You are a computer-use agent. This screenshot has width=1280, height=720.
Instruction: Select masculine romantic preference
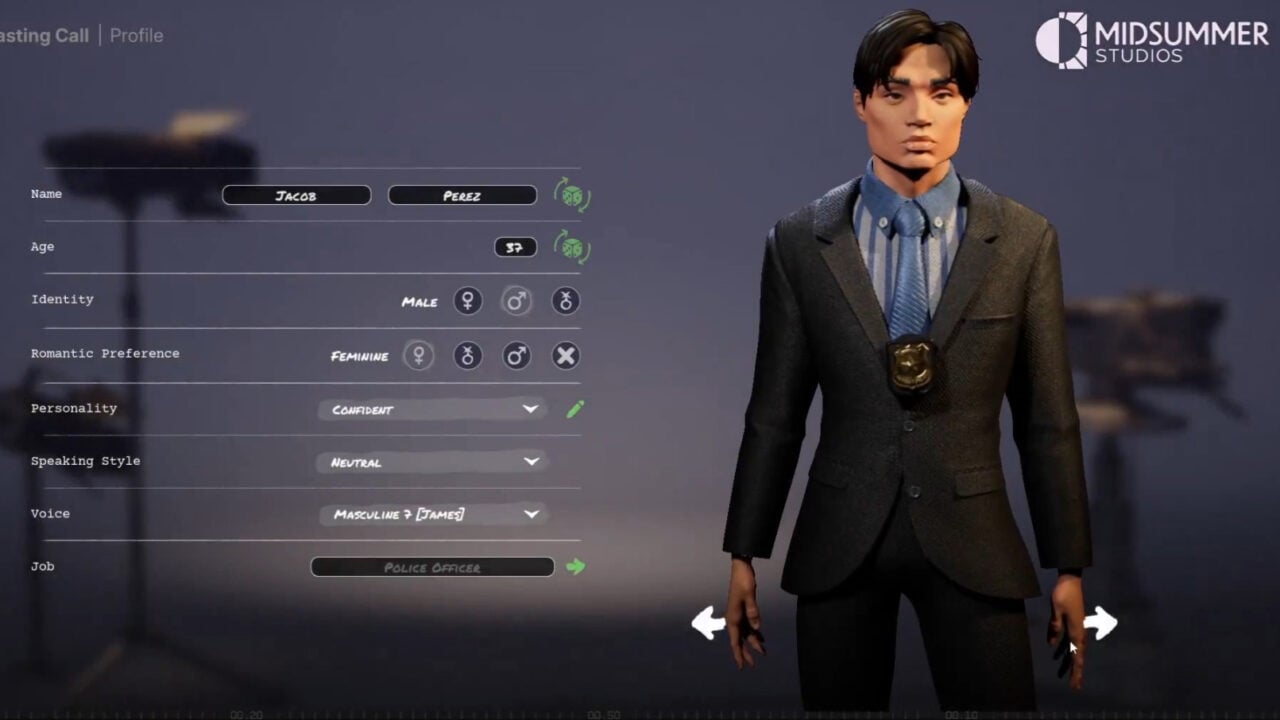point(516,355)
